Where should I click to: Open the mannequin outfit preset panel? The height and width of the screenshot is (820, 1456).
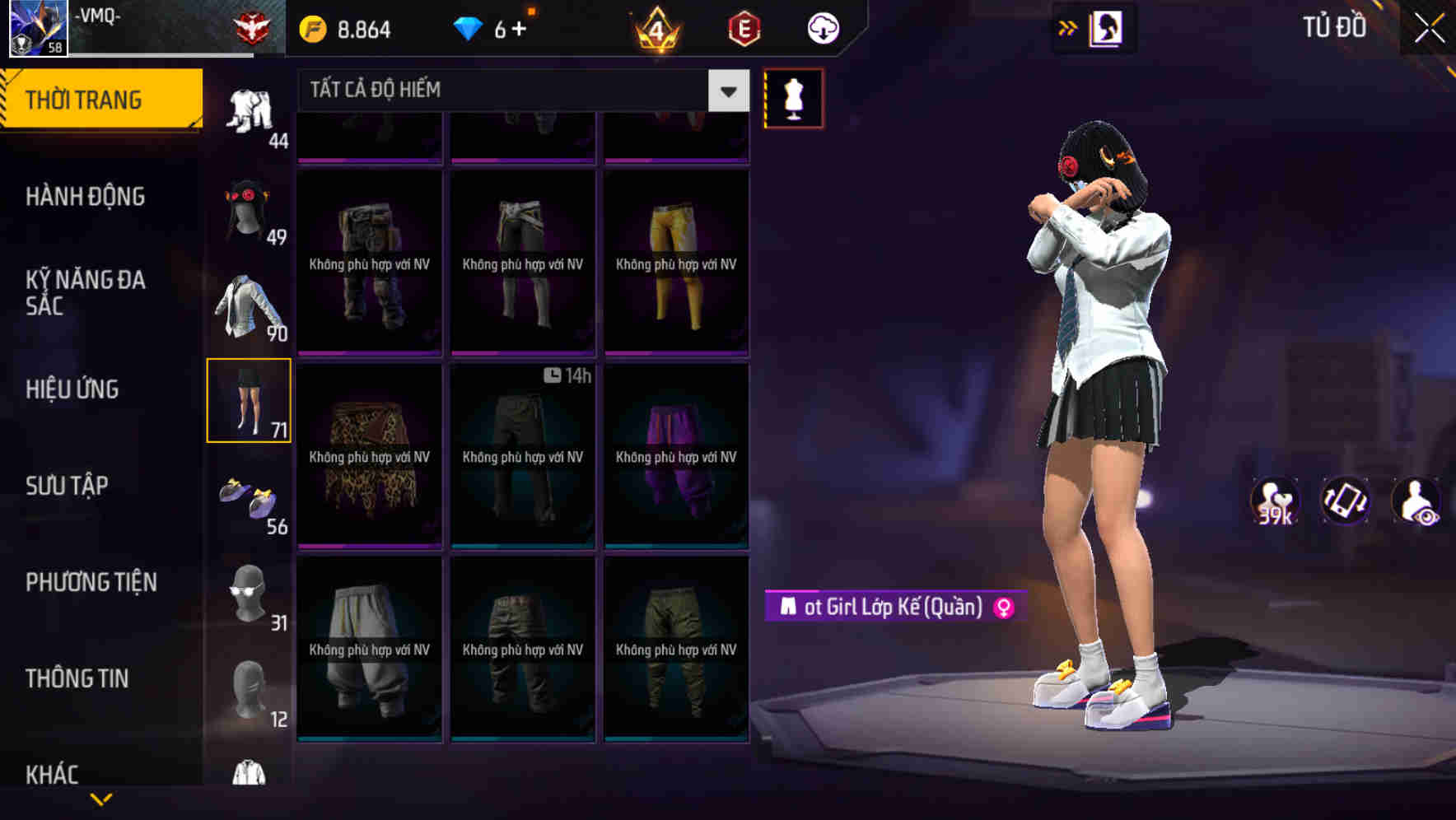point(793,98)
